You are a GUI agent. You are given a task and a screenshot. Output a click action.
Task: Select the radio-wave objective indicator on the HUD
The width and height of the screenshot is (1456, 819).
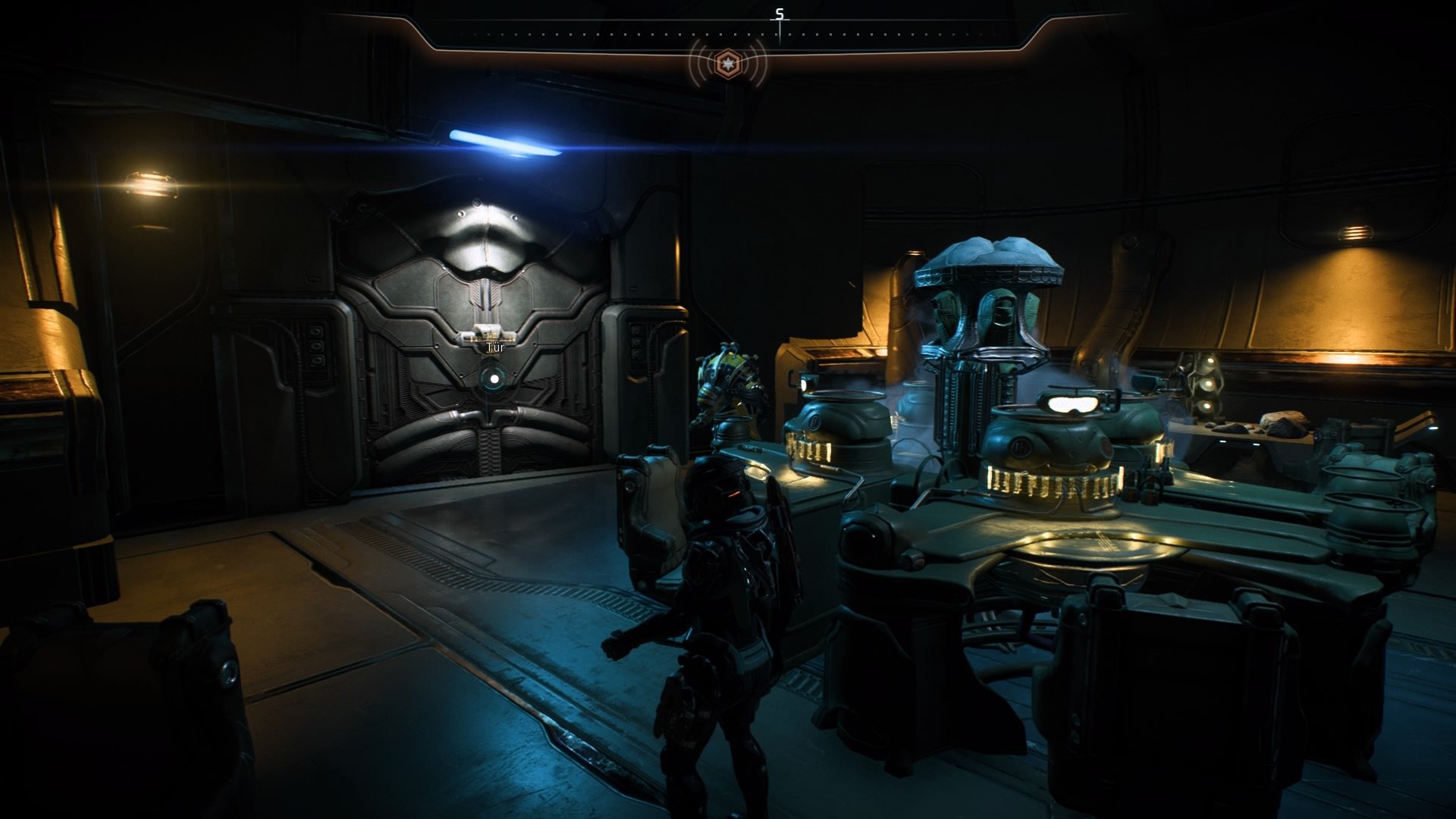pyautogui.click(x=726, y=65)
